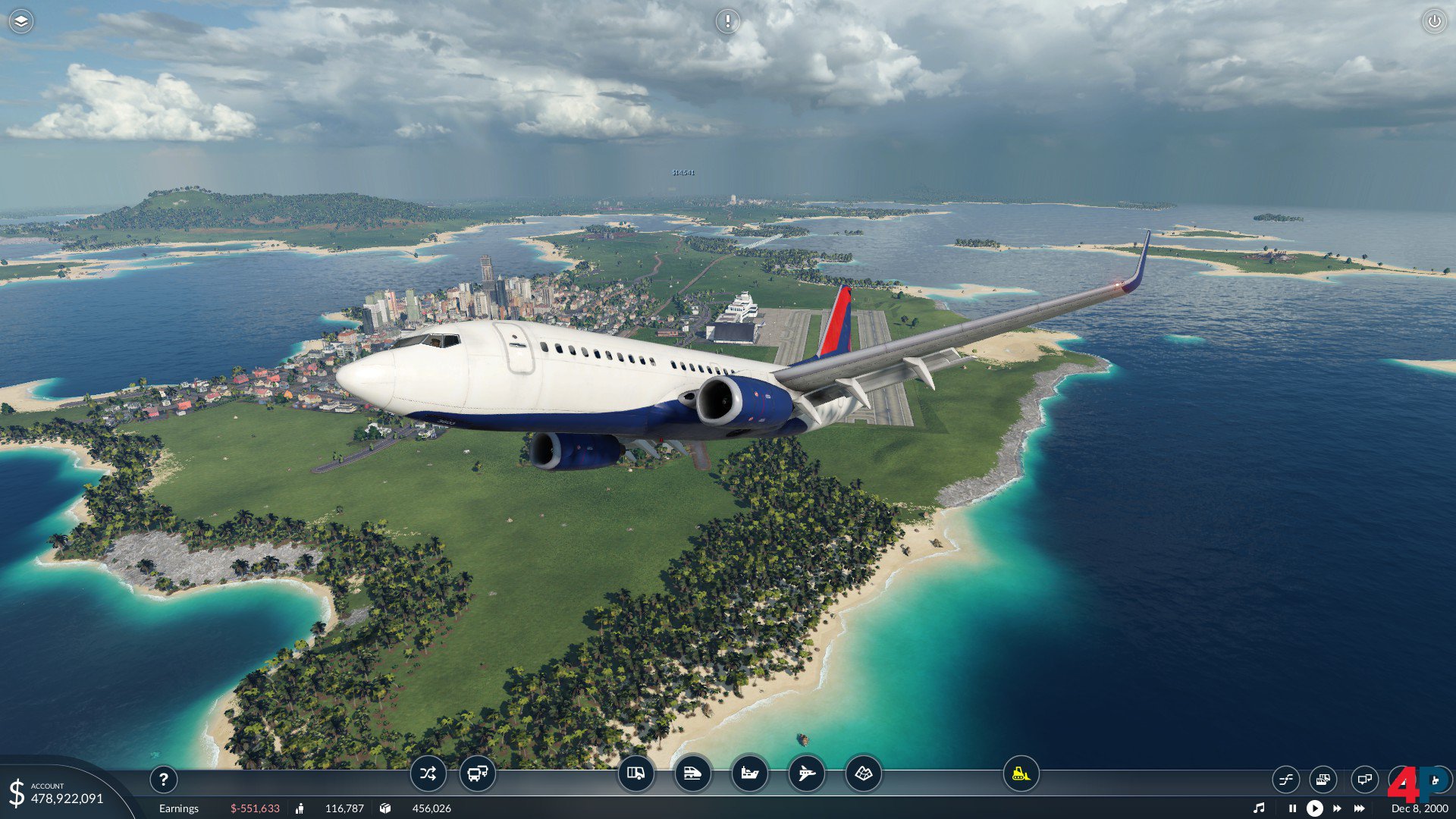Open the road construction menu
The height and width of the screenshot is (819, 1456).
635,773
